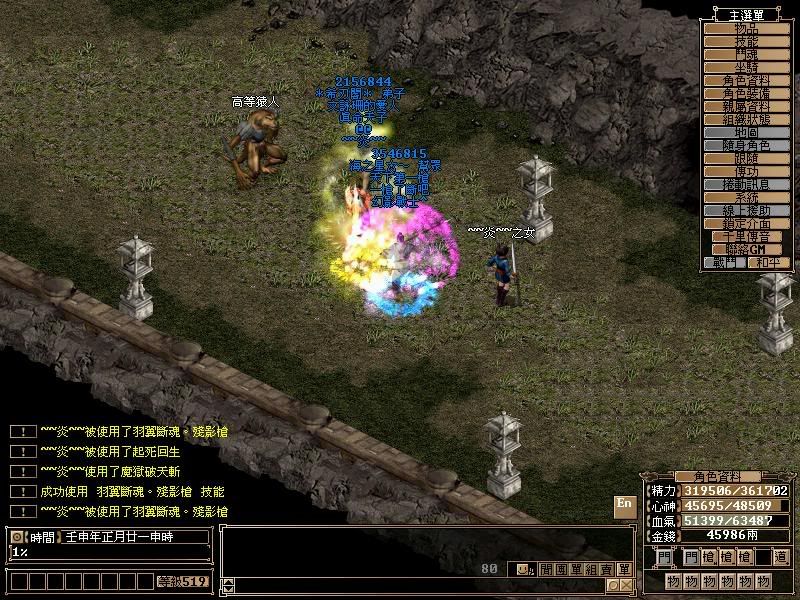
Task: Select 傳功 in the main menu
Action: tap(747, 171)
